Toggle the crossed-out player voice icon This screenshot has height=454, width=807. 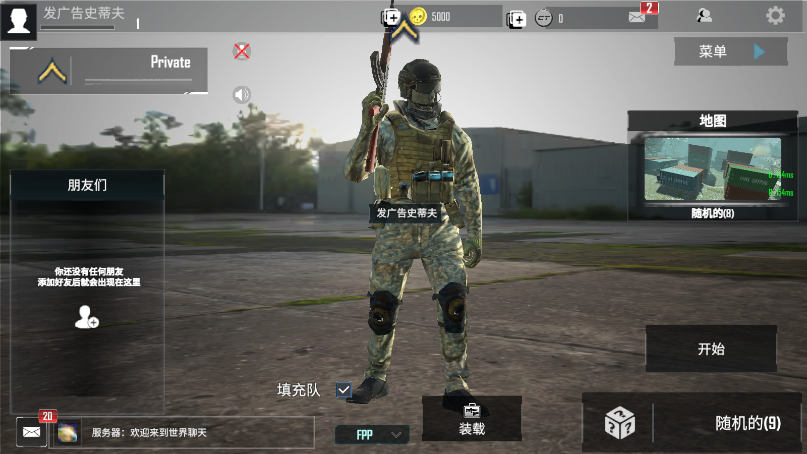point(241,51)
